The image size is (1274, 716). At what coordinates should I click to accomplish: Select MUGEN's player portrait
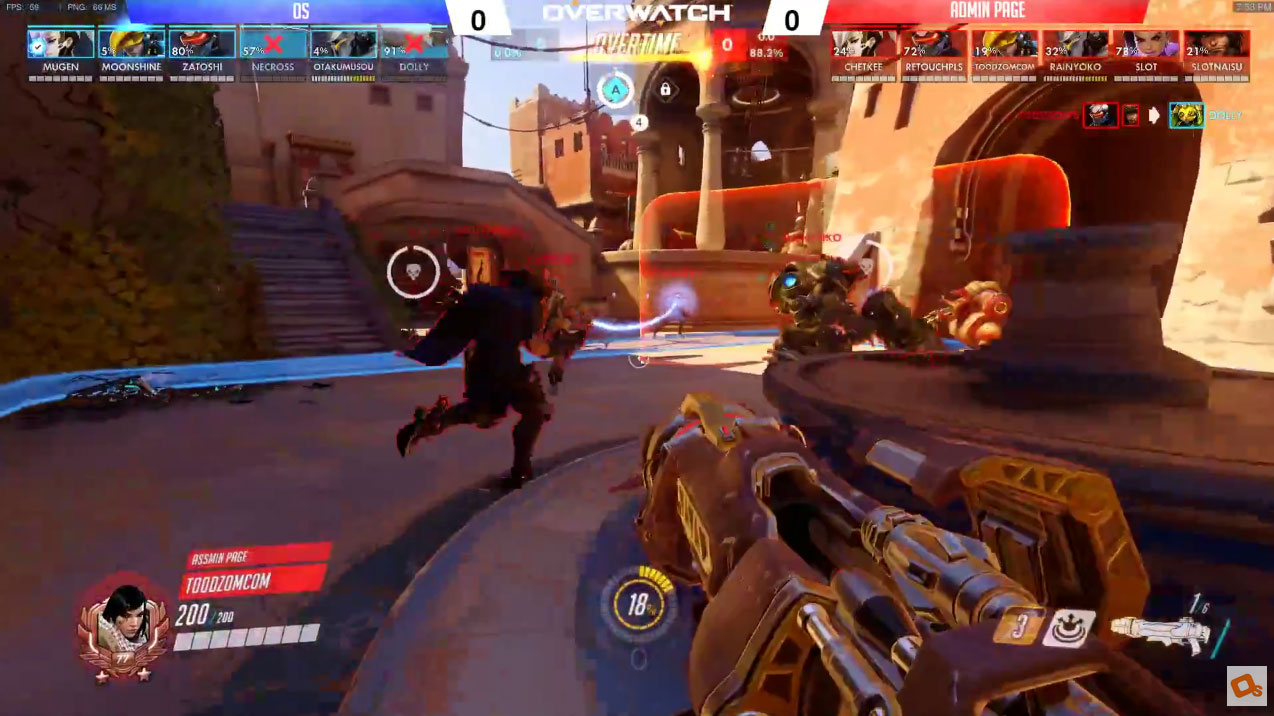[x=60, y=44]
